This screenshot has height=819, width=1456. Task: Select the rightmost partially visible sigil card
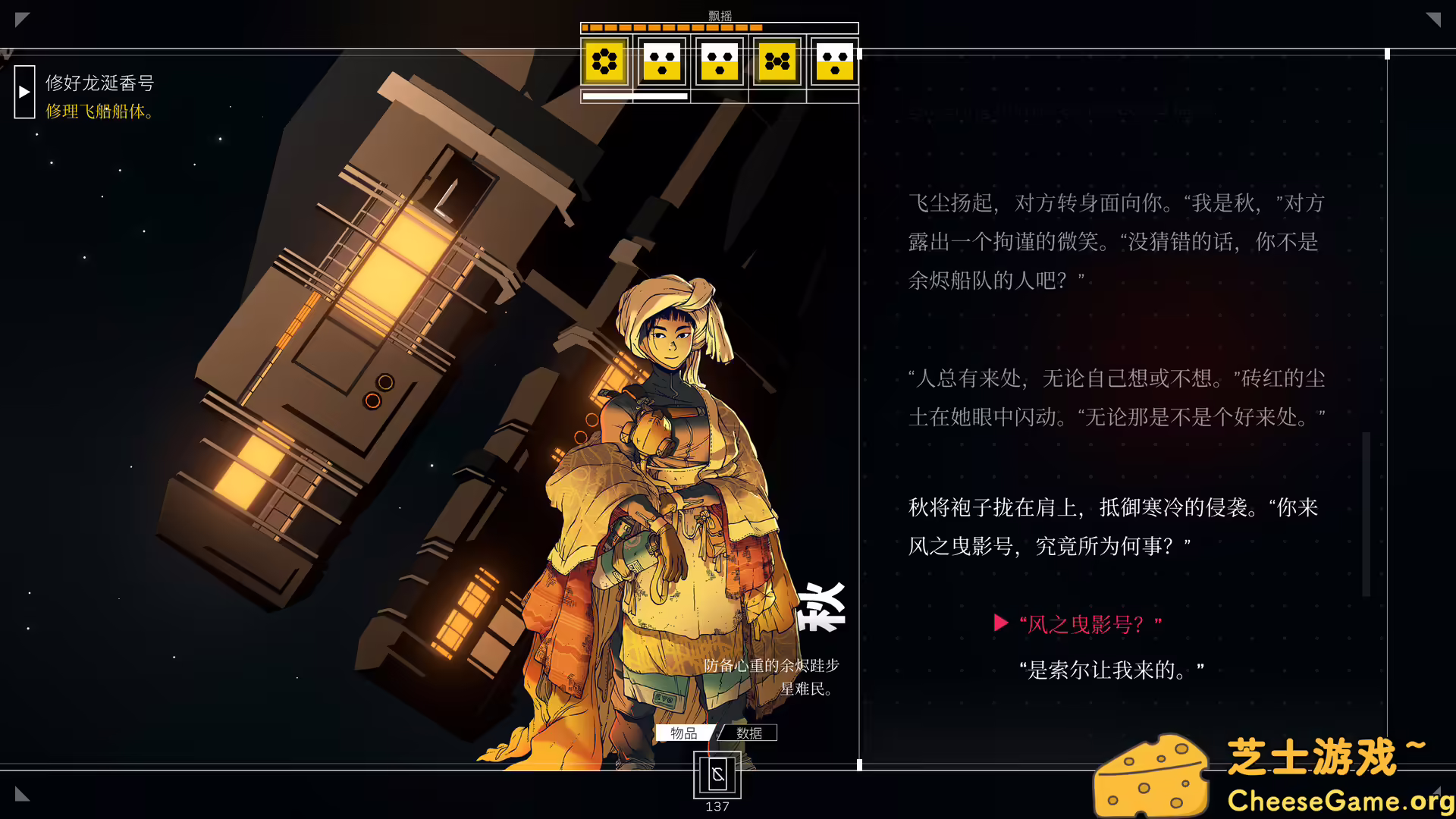(x=834, y=62)
